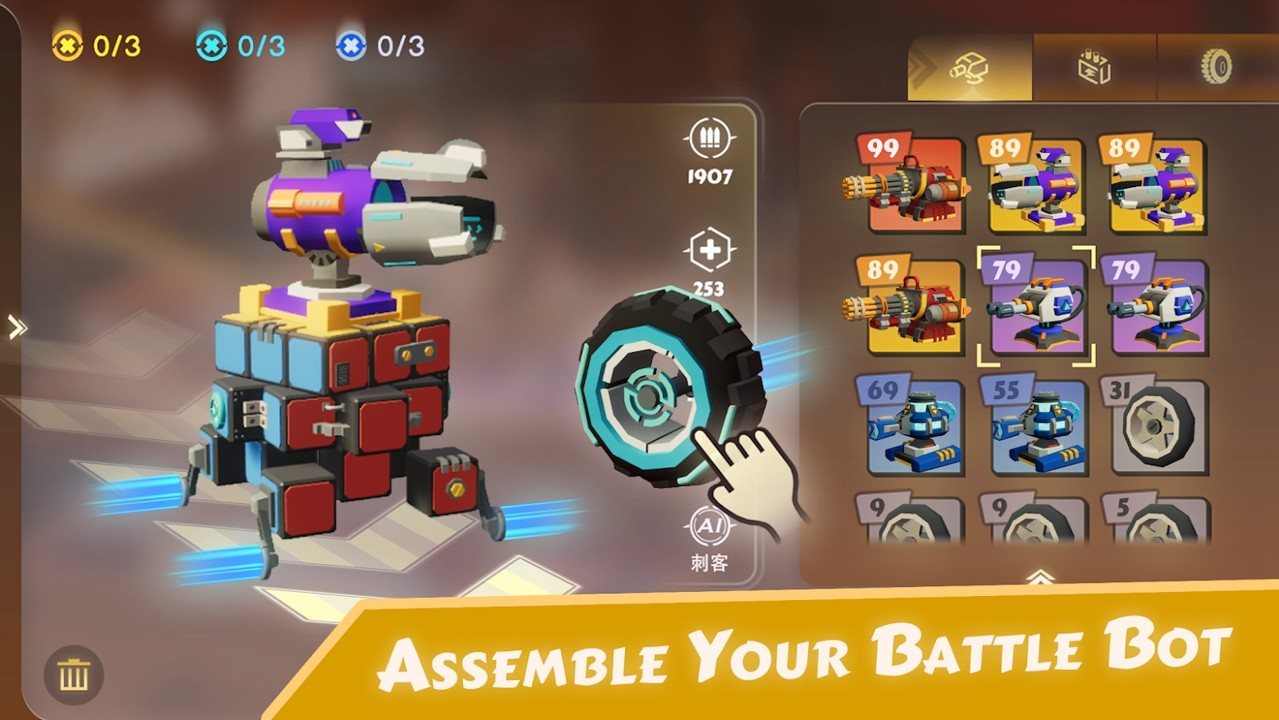The width and height of the screenshot is (1279, 720).
Task: Switch to the wheels tab
Action: pyautogui.click(x=1216, y=68)
